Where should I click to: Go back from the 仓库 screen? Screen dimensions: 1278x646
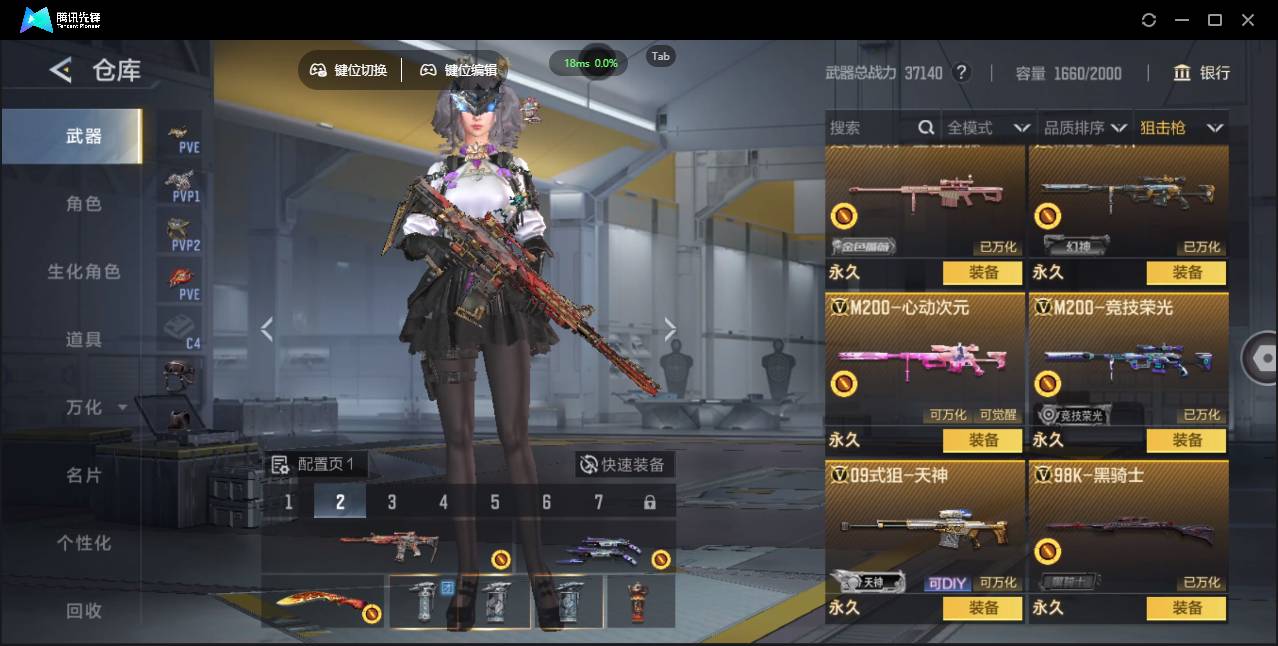point(61,70)
